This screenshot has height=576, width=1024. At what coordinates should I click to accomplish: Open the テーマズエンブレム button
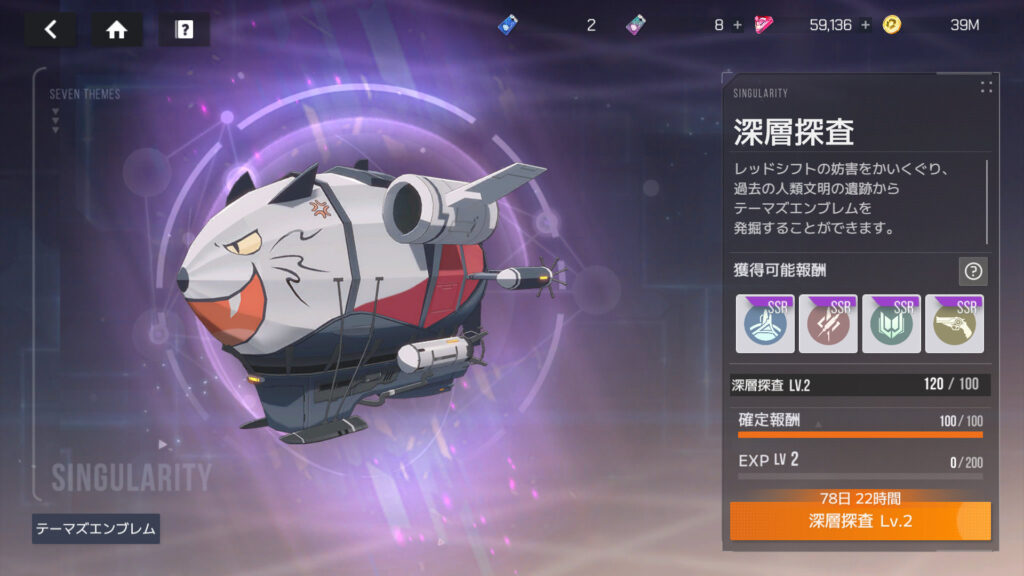[x=96, y=529]
